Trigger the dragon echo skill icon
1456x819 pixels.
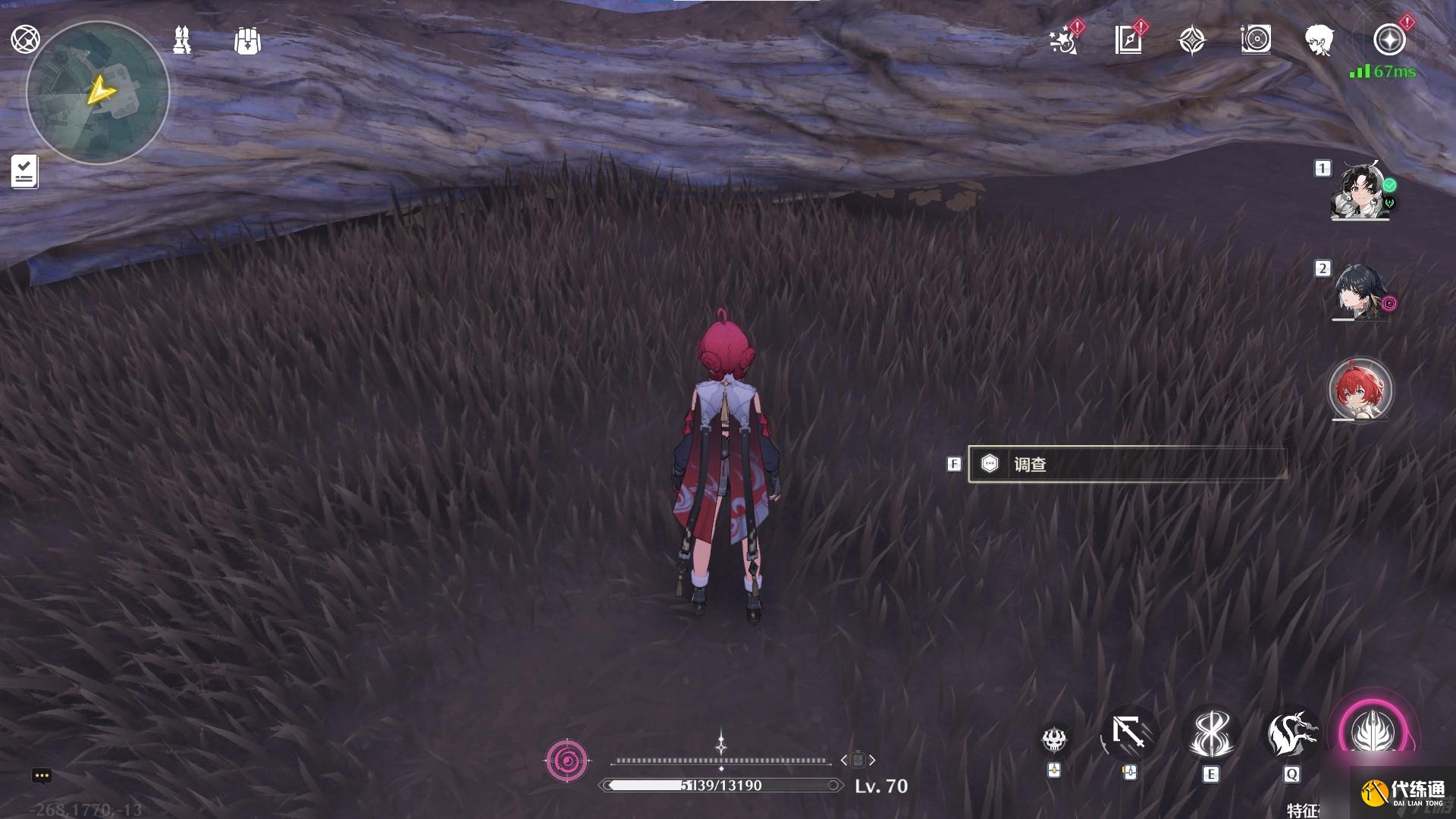coord(1291,733)
